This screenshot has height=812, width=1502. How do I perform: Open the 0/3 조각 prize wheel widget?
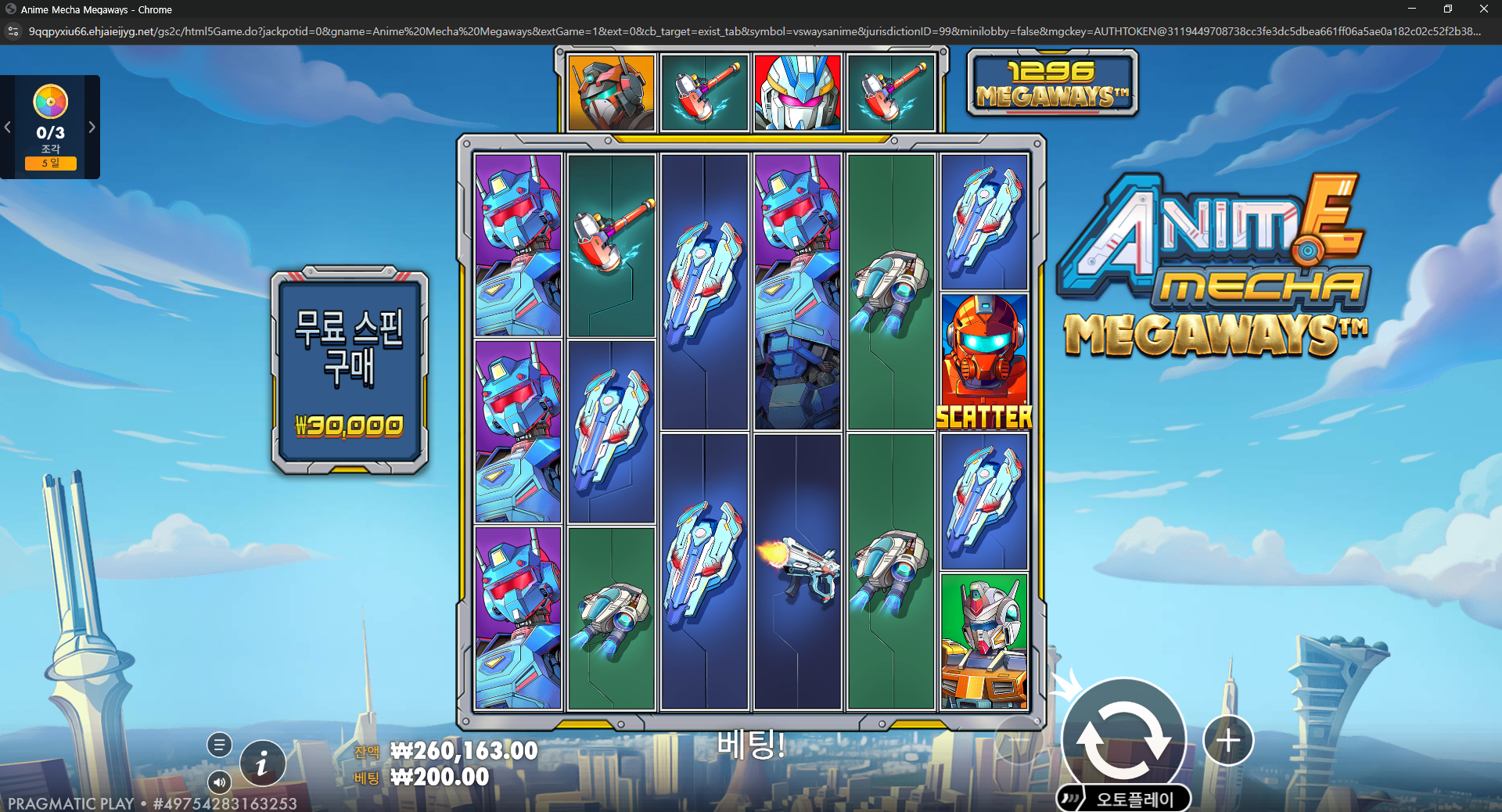pos(50,126)
